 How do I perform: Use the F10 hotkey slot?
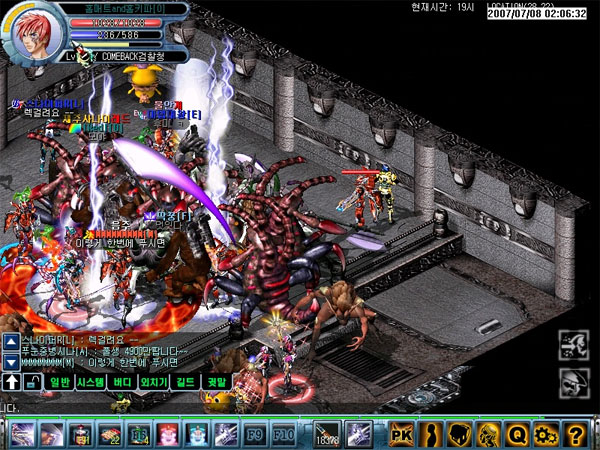[x=282, y=433]
